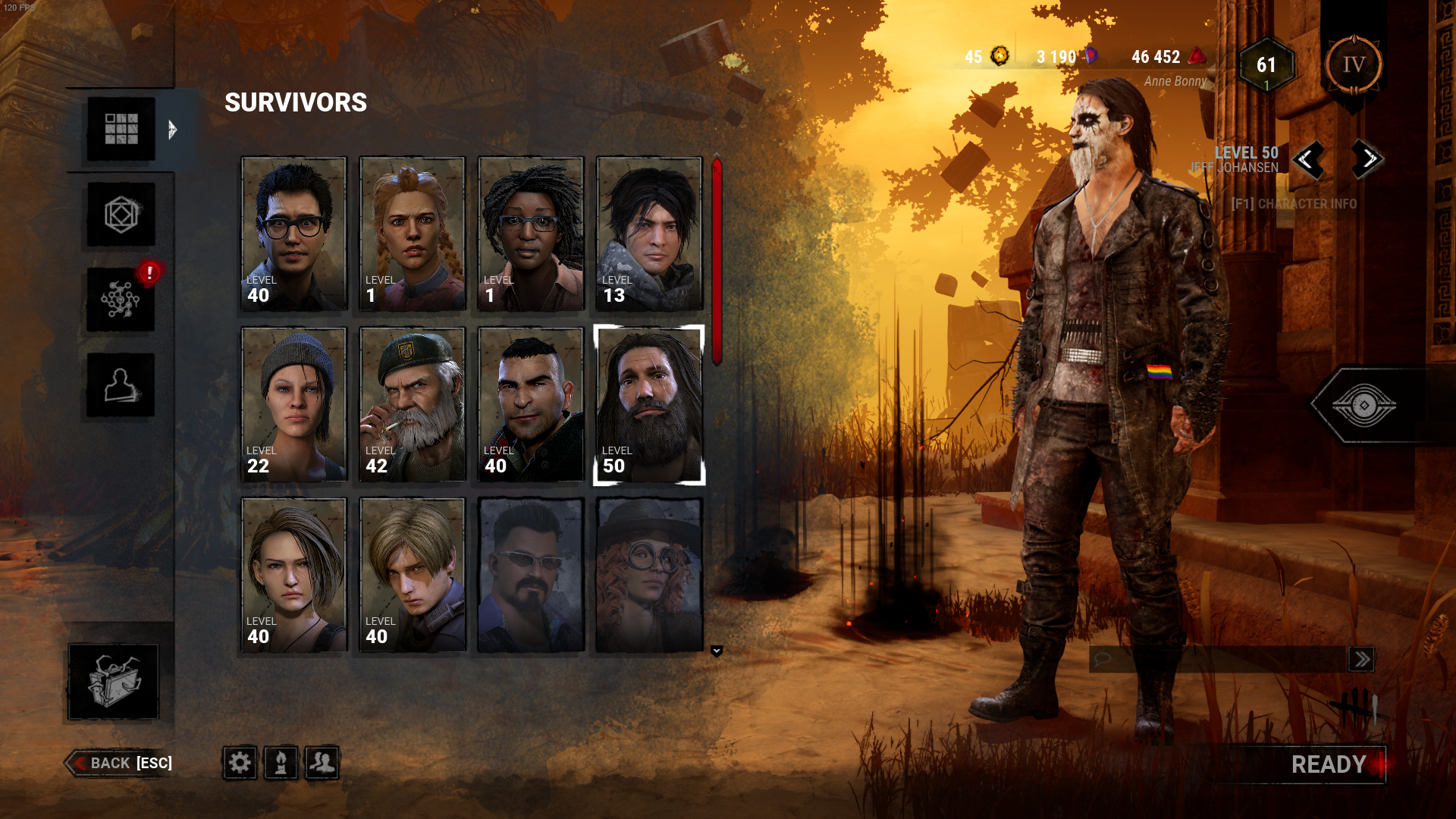Open the character selection grid panel
The height and width of the screenshot is (819, 1456).
coord(121,130)
